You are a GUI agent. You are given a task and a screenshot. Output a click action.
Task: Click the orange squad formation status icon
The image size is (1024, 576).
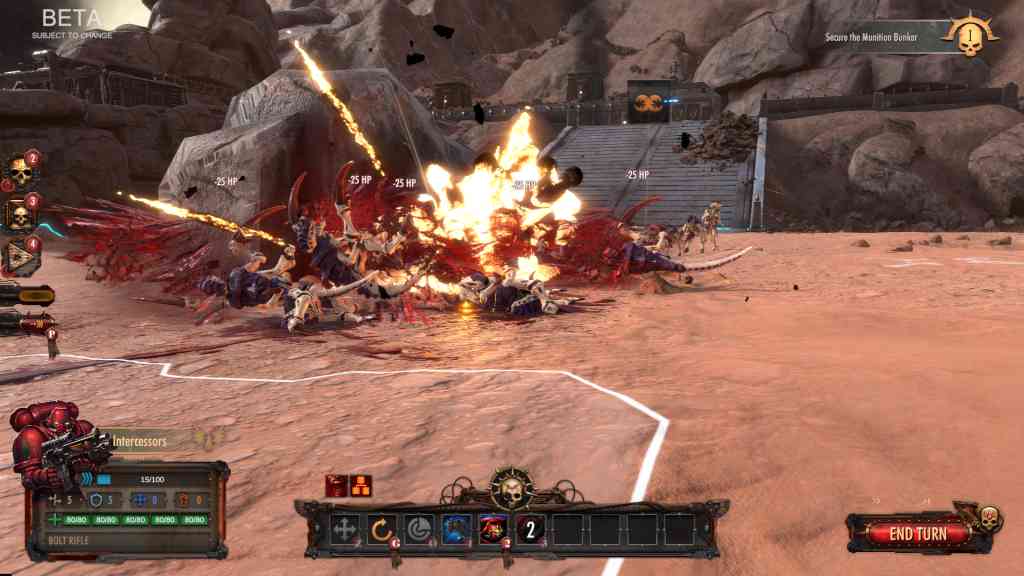360,485
